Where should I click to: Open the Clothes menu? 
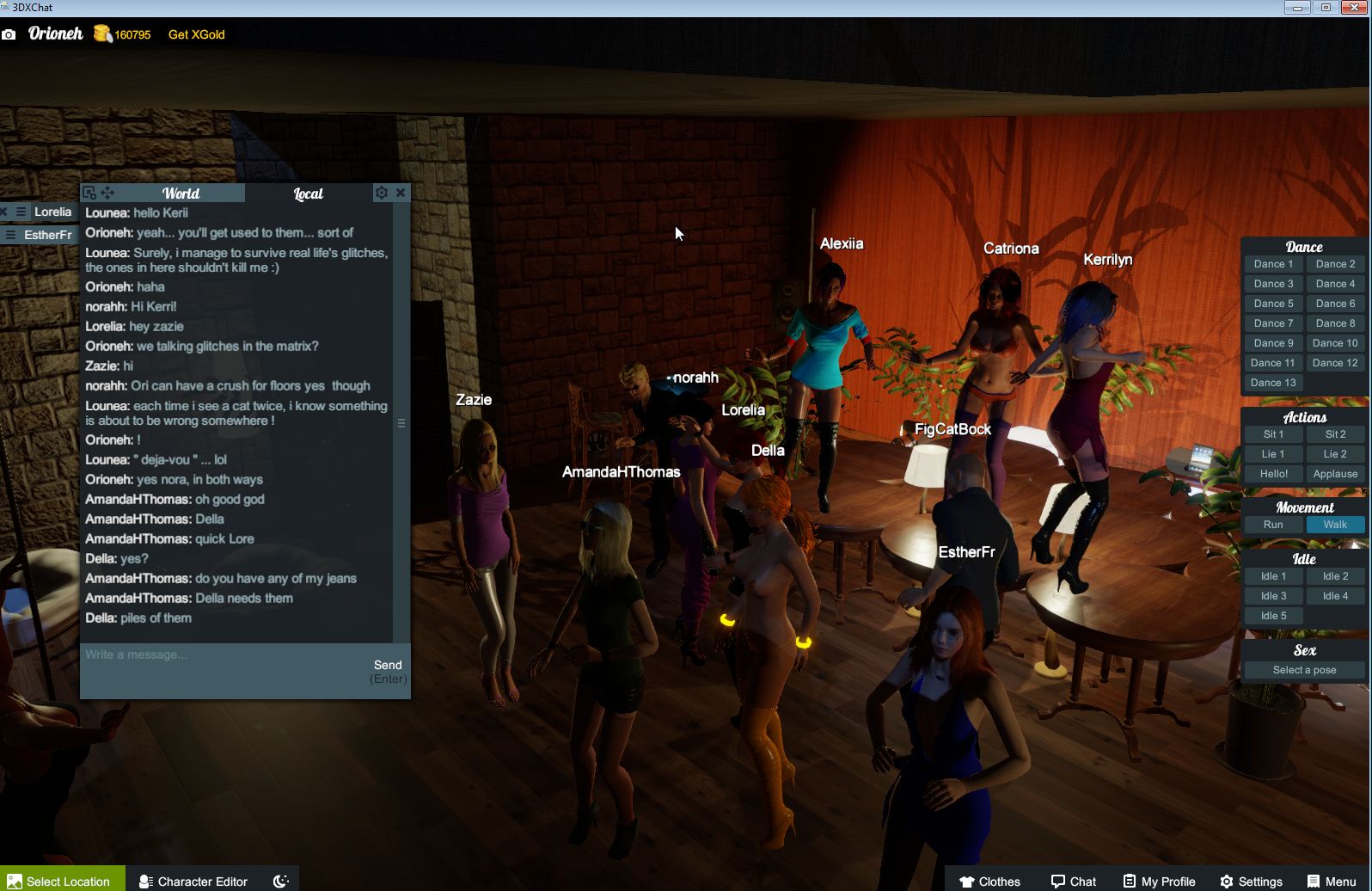coord(989,881)
